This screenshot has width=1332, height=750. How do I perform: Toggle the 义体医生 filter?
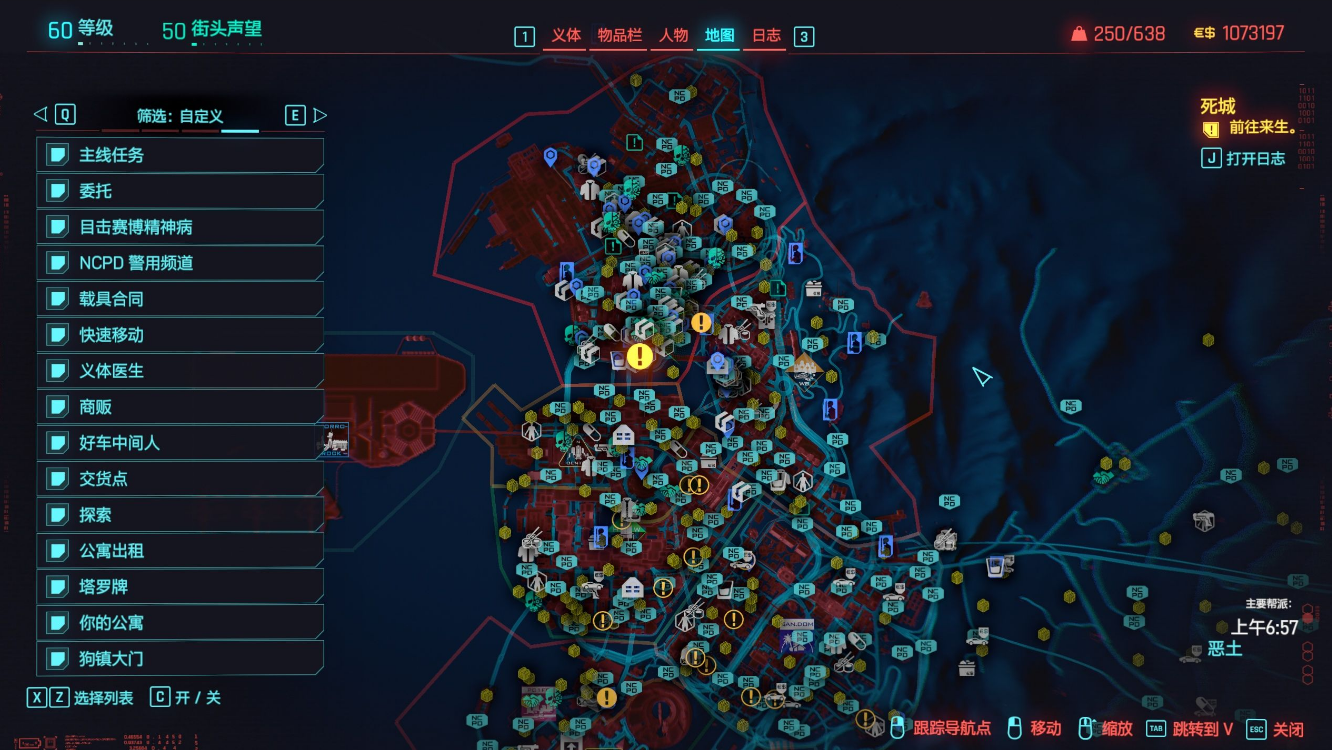[x=181, y=371]
